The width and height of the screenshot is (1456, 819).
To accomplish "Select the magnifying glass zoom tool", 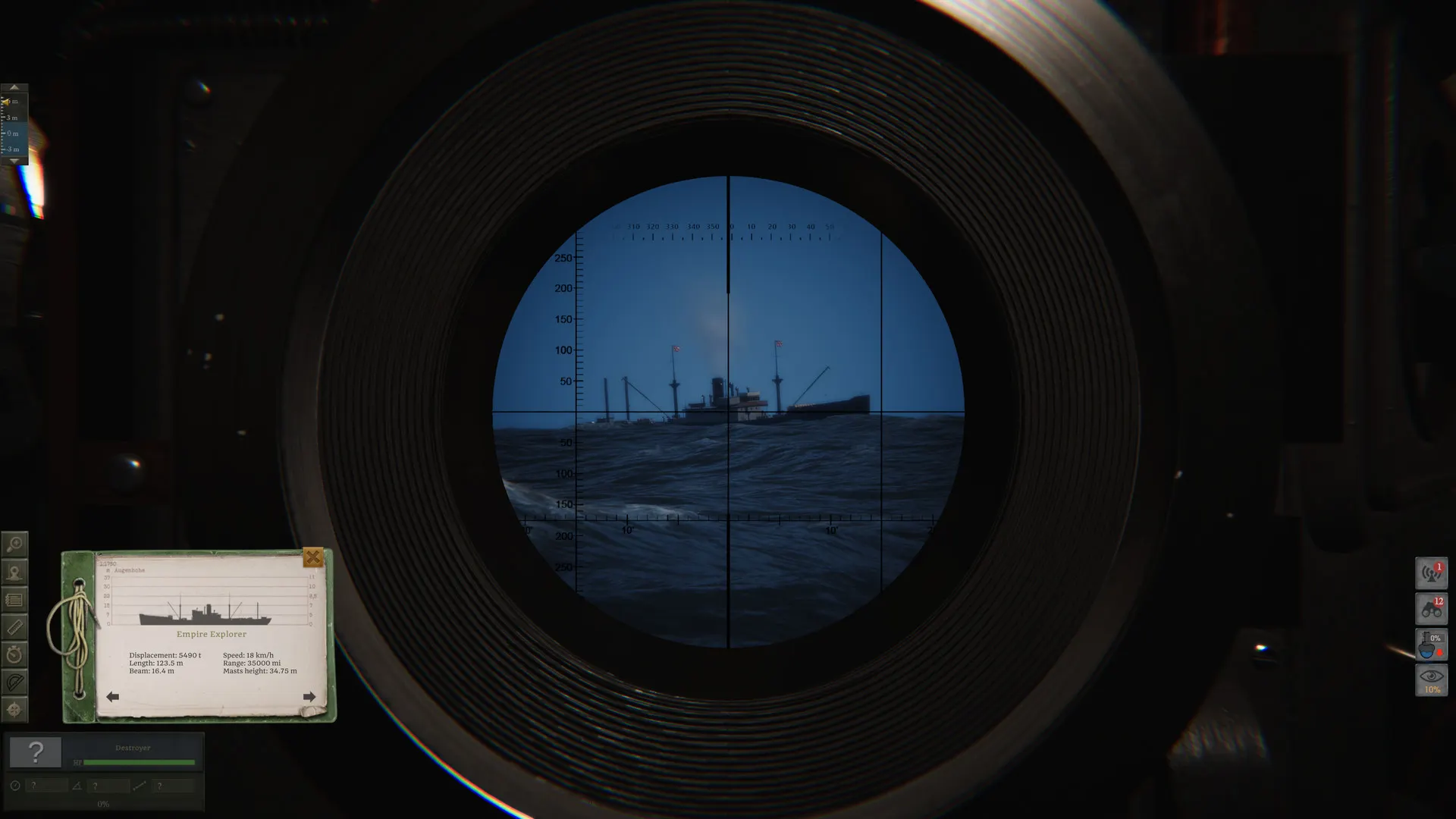I will [14, 543].
